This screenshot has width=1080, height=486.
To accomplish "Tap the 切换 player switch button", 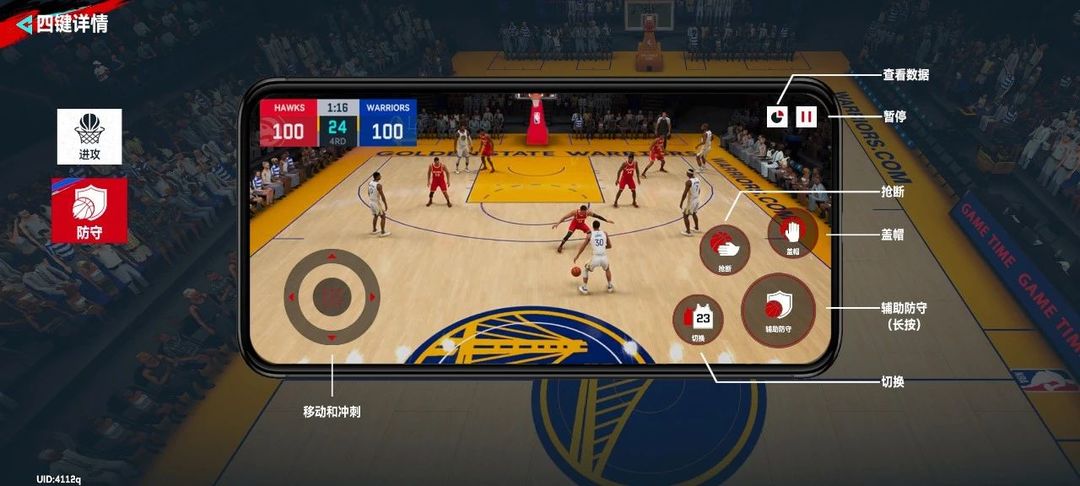I will [701, 322].
